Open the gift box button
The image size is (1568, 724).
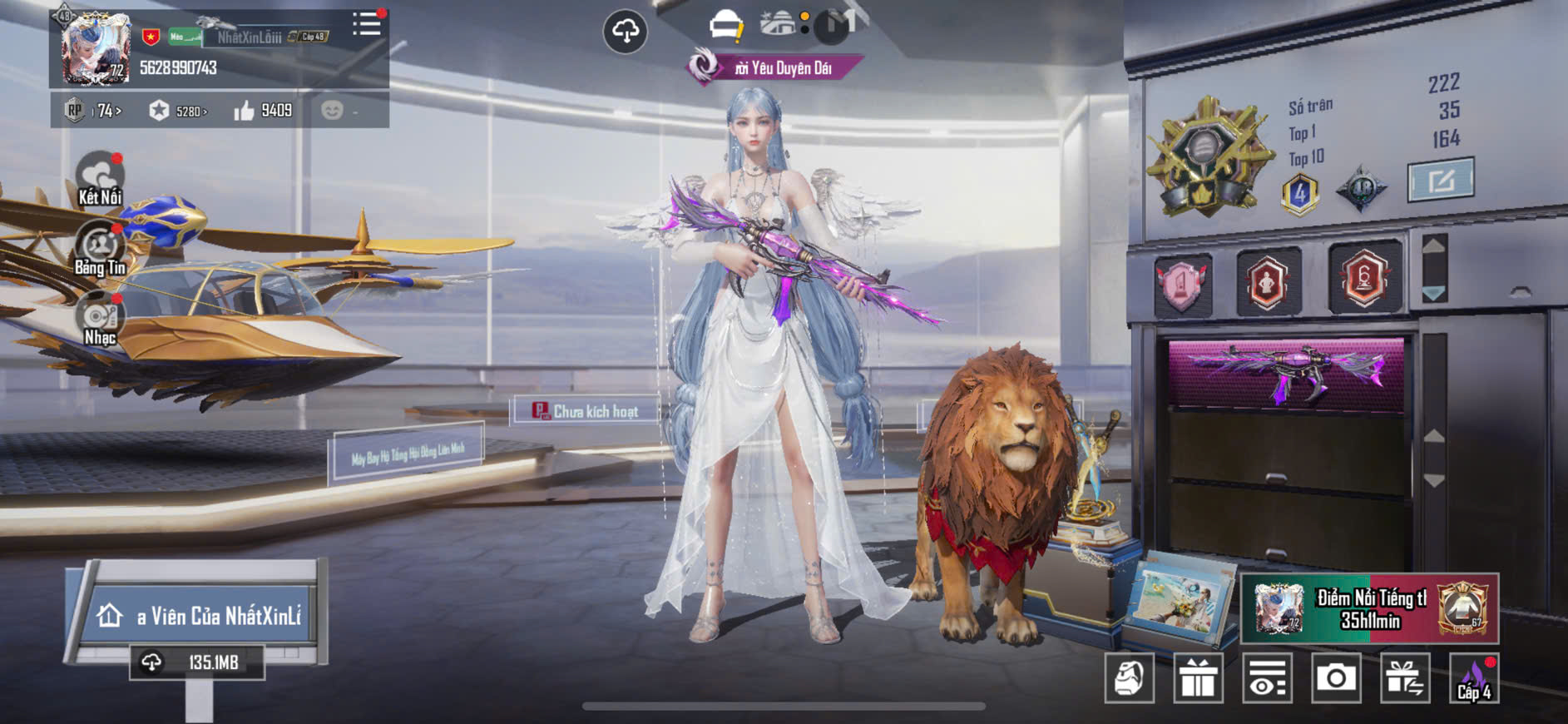1198,678
